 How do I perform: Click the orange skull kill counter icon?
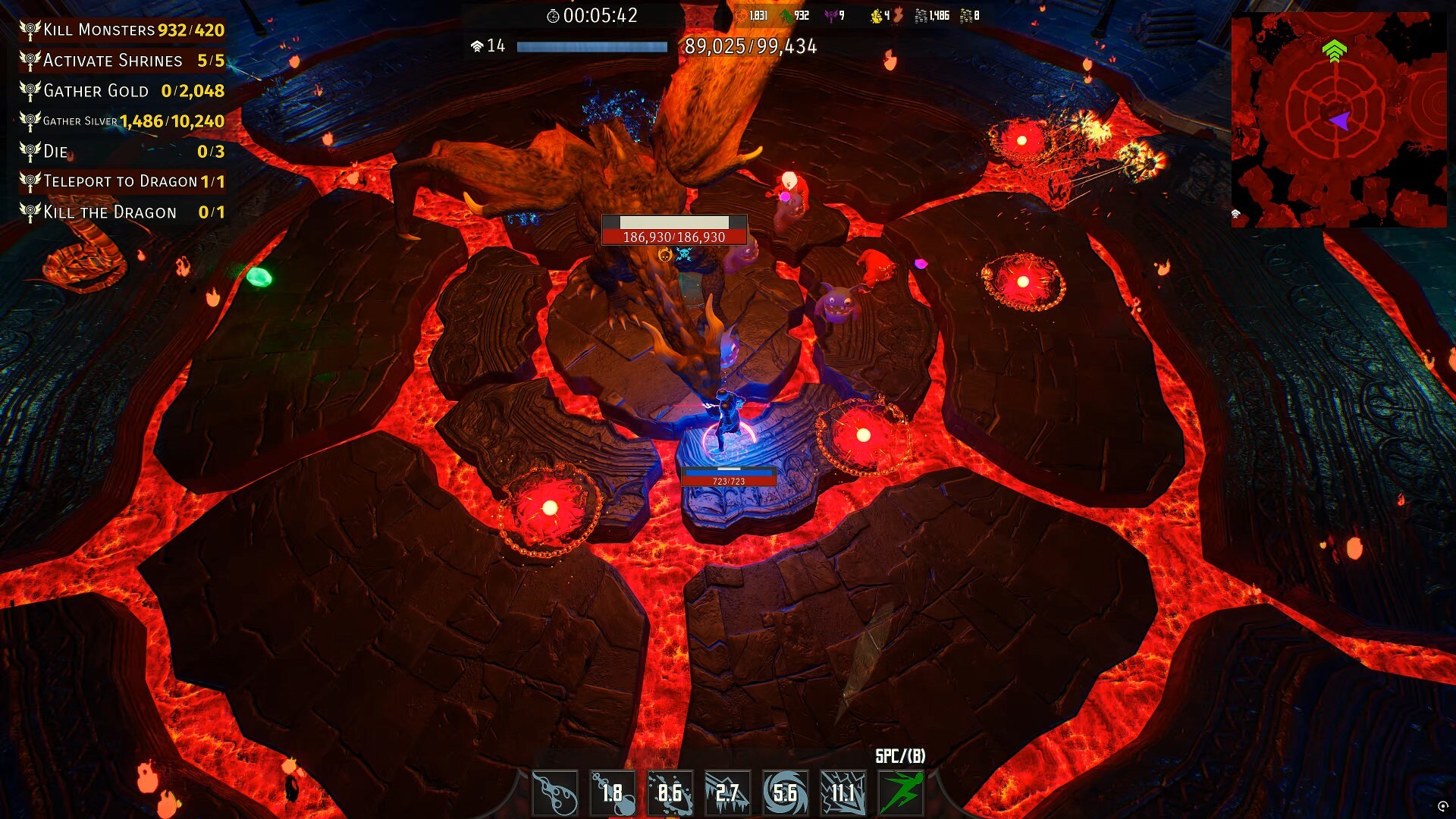[x=742, y=14]
